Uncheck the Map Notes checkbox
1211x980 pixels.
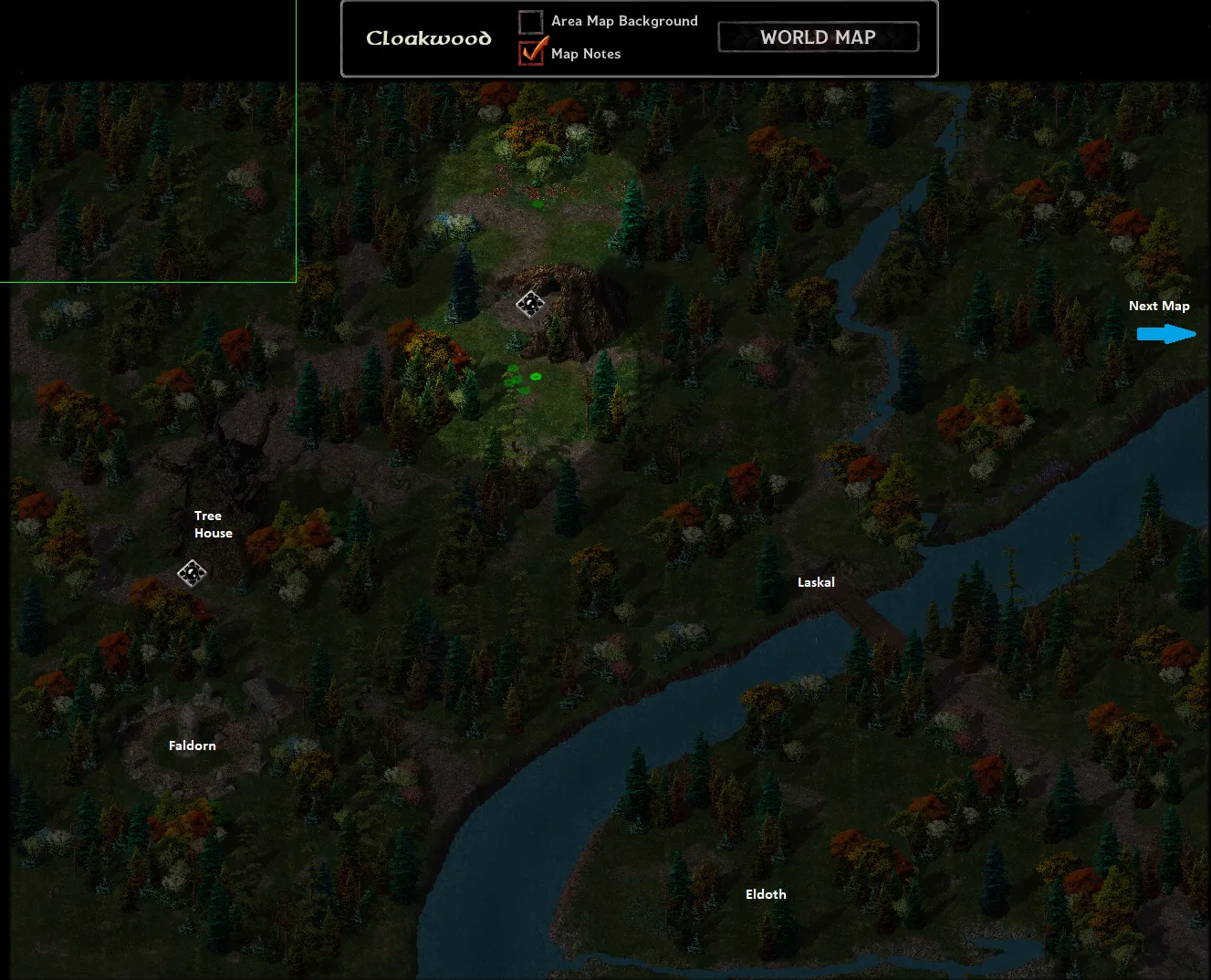click(531, 53)
